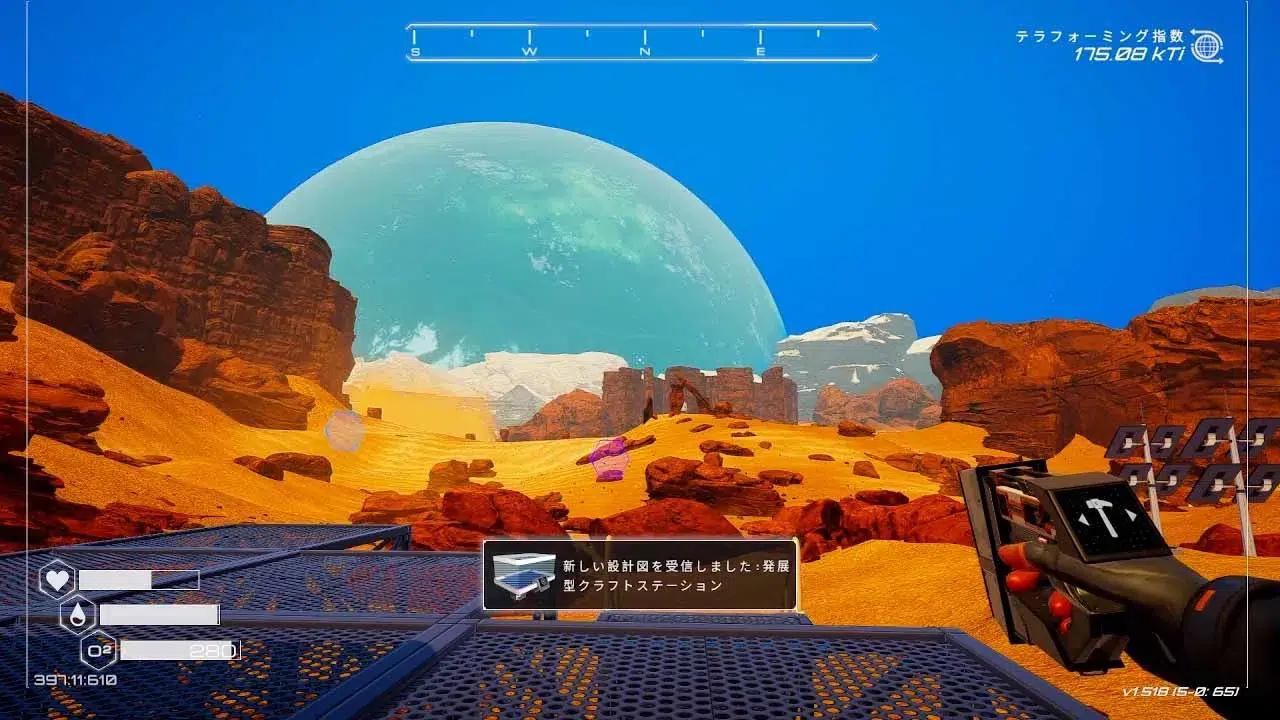Select the heart health icon
This screenshot has height=720, width=1280.
(56, 580)
